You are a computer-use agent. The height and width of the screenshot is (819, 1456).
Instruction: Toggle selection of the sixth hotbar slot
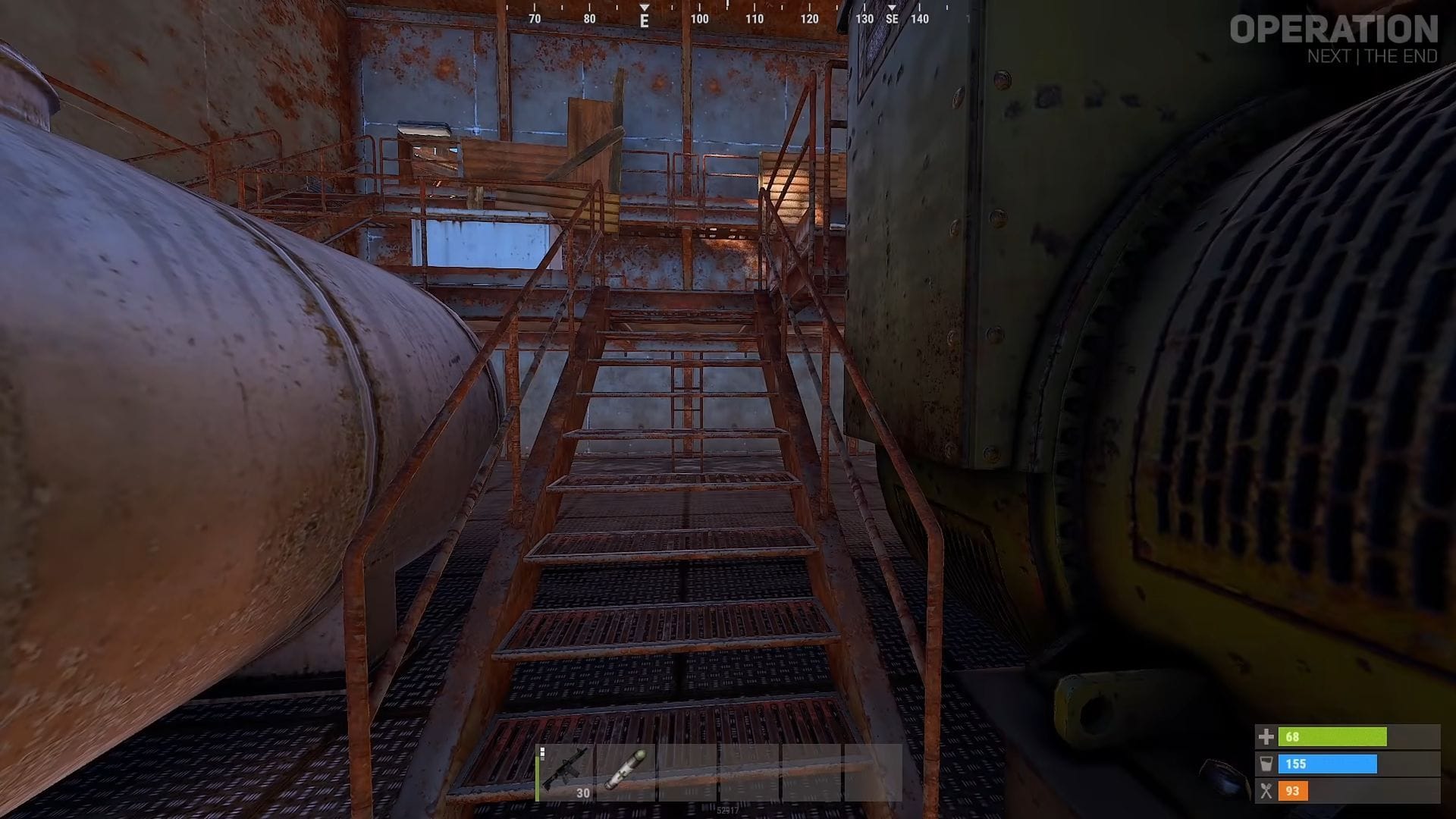(x=871, y=772)
